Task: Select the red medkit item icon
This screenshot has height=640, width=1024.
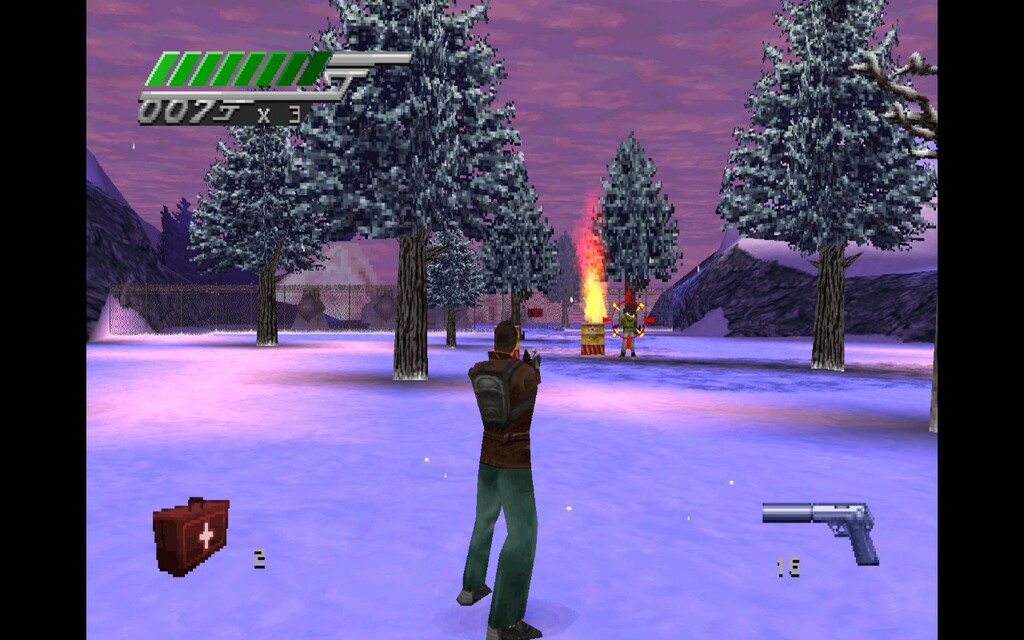Action: click(191, 535)
